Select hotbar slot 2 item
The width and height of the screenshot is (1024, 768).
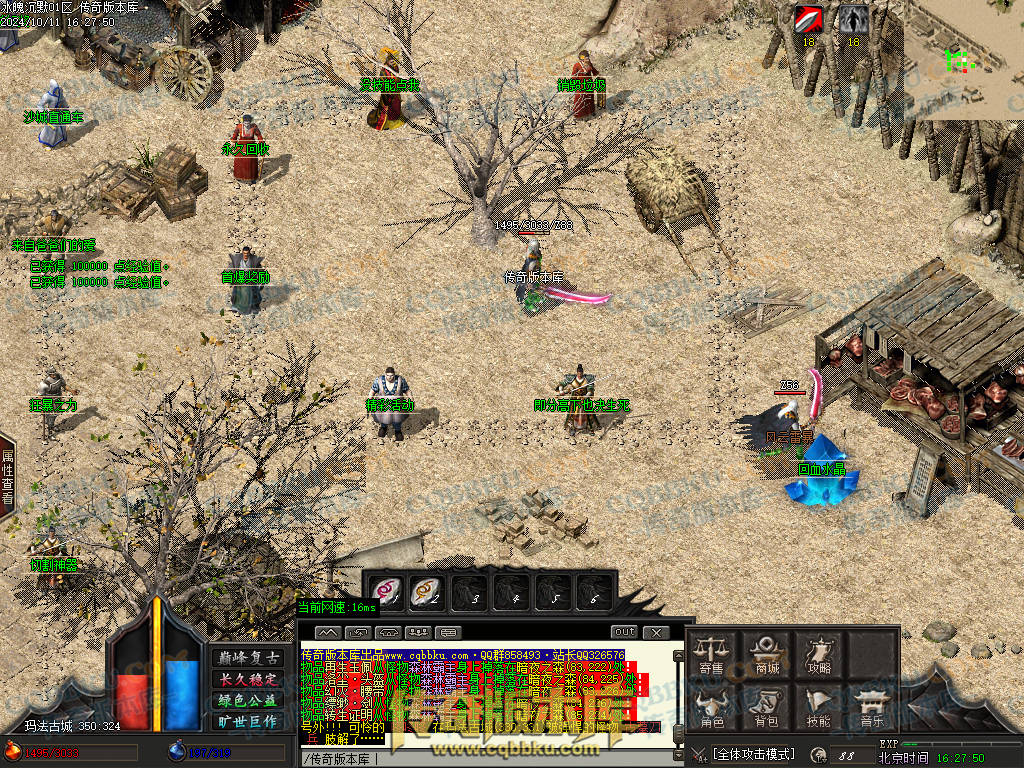pos(428,592)
